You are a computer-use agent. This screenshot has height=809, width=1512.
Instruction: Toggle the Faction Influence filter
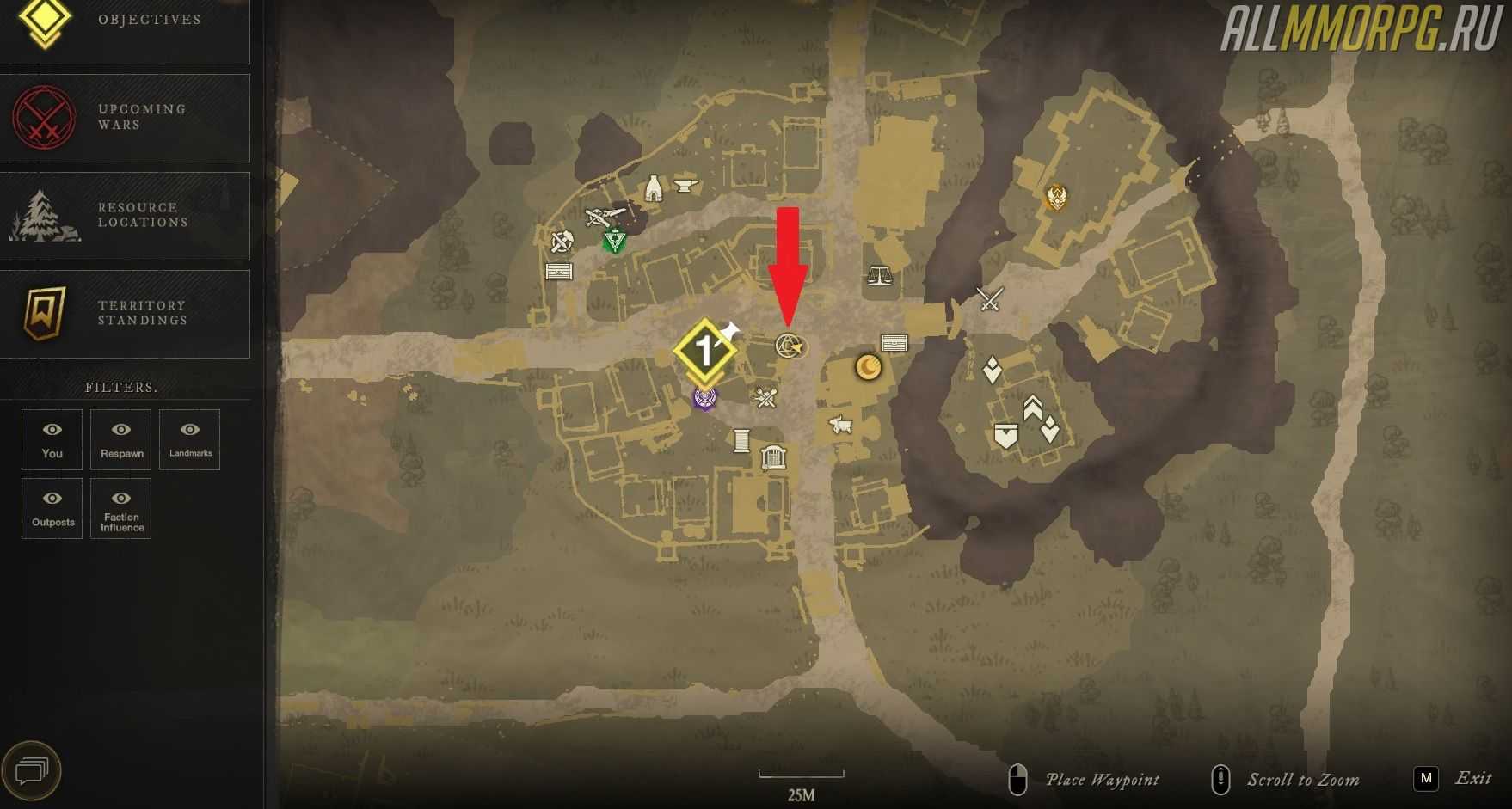[121, 508]
